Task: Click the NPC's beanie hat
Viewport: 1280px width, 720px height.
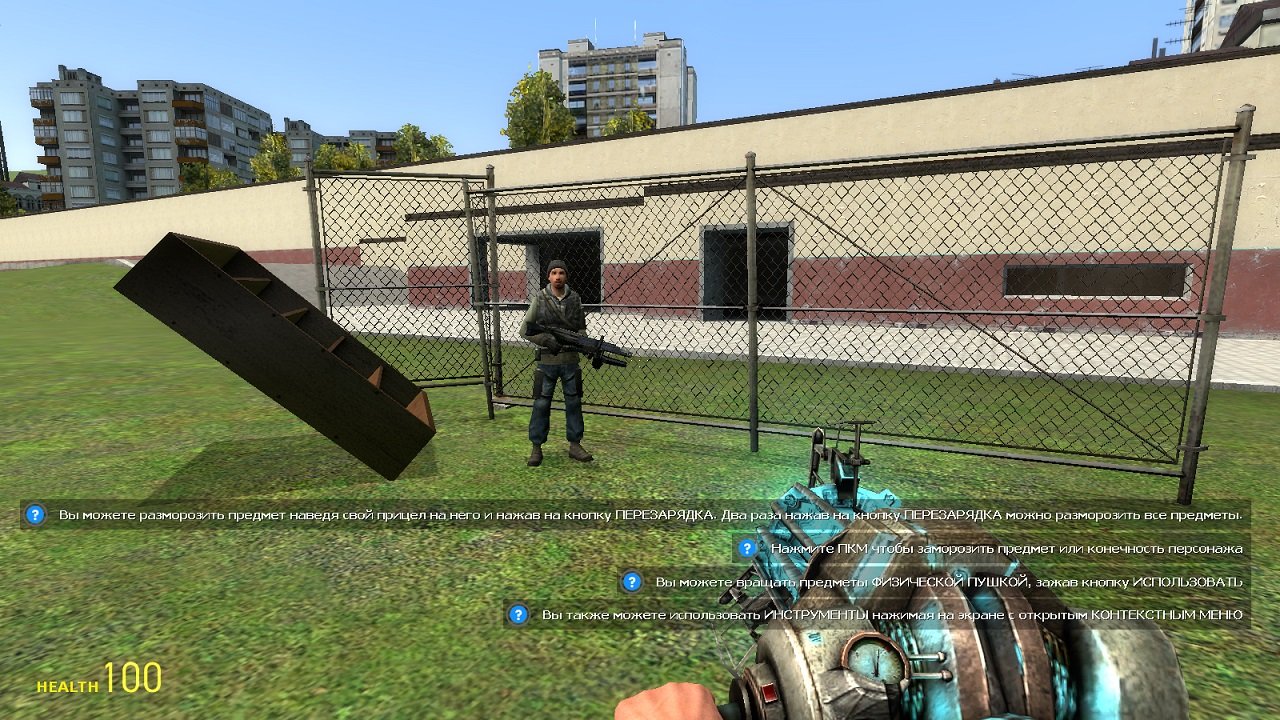Action: 557,265
